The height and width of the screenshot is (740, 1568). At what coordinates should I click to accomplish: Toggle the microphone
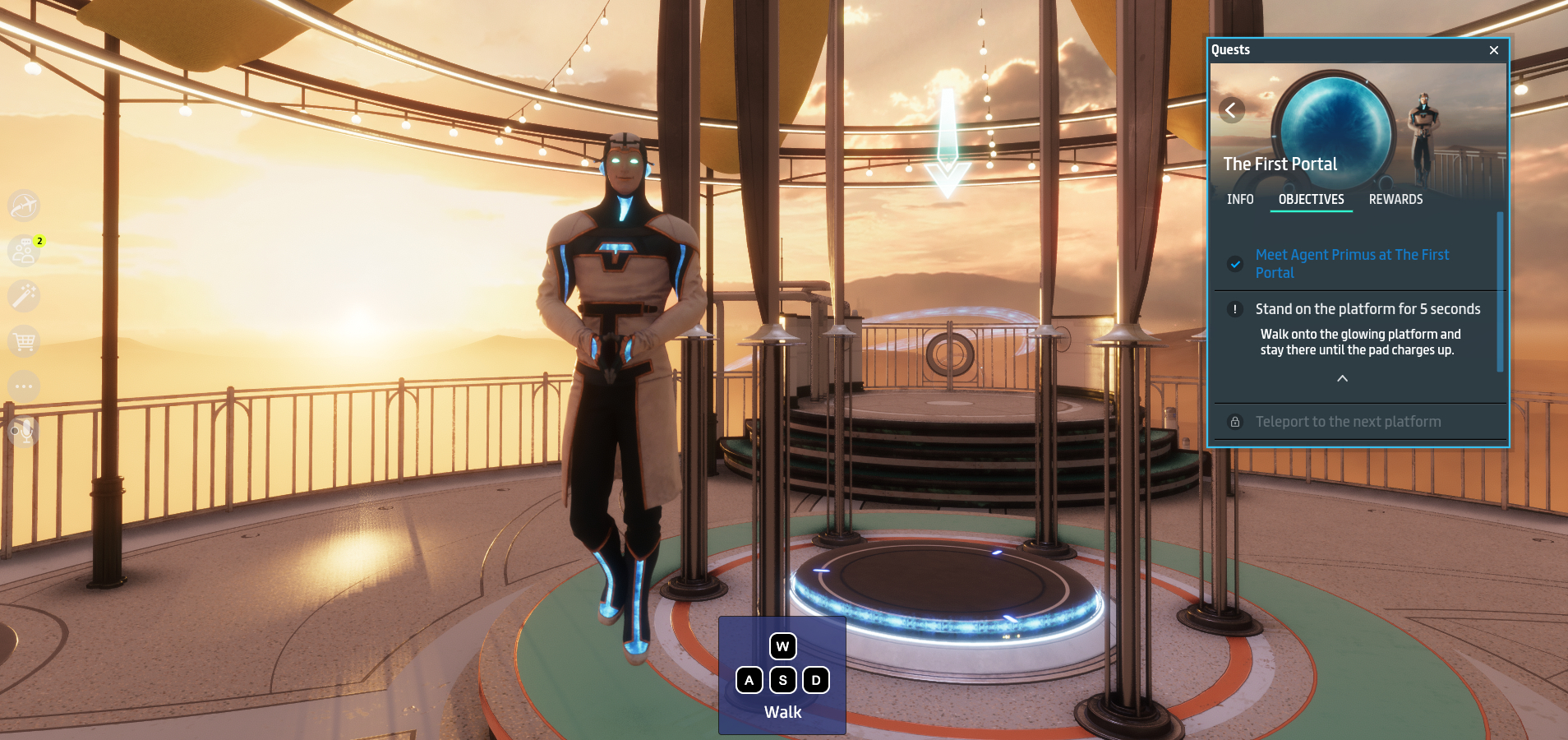[x=24, y=431]
